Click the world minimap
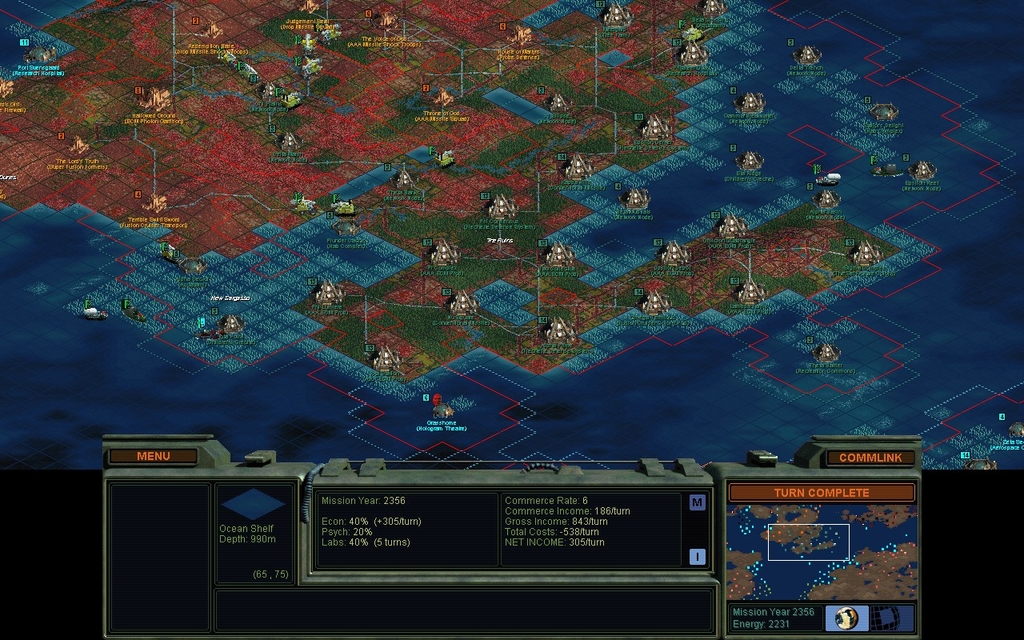 pos(821,551)
